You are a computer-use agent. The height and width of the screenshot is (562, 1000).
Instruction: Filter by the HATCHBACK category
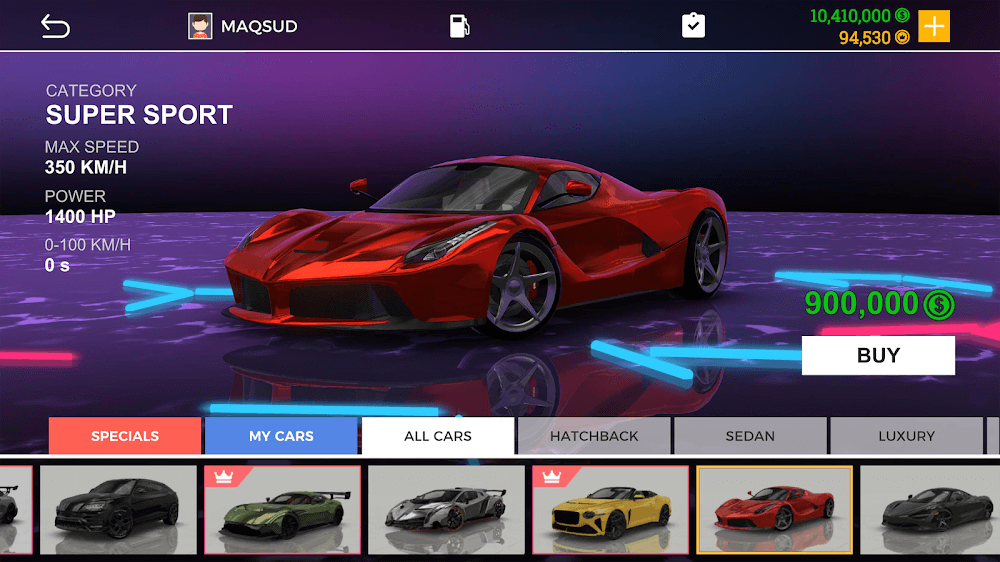(x=594, y=436)
